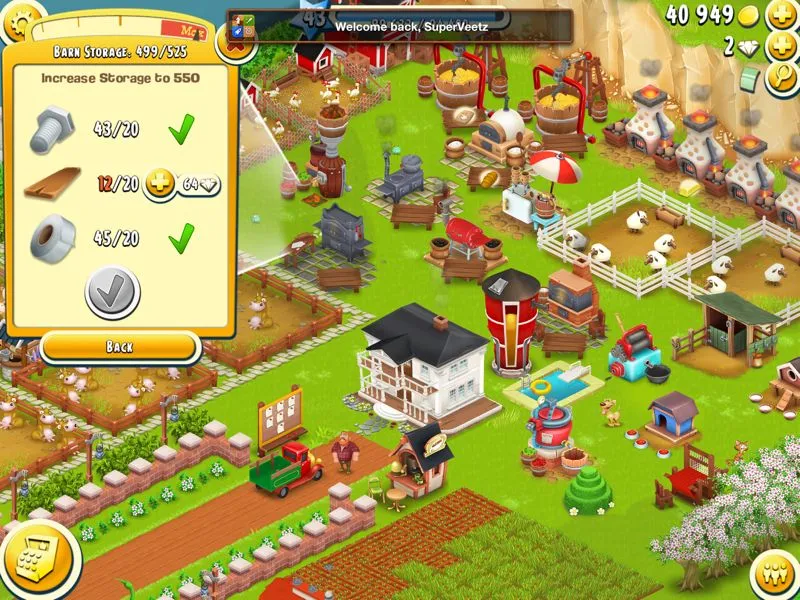Add more diamonds with the plus button
800x600 pixels.
coord(781,47)
